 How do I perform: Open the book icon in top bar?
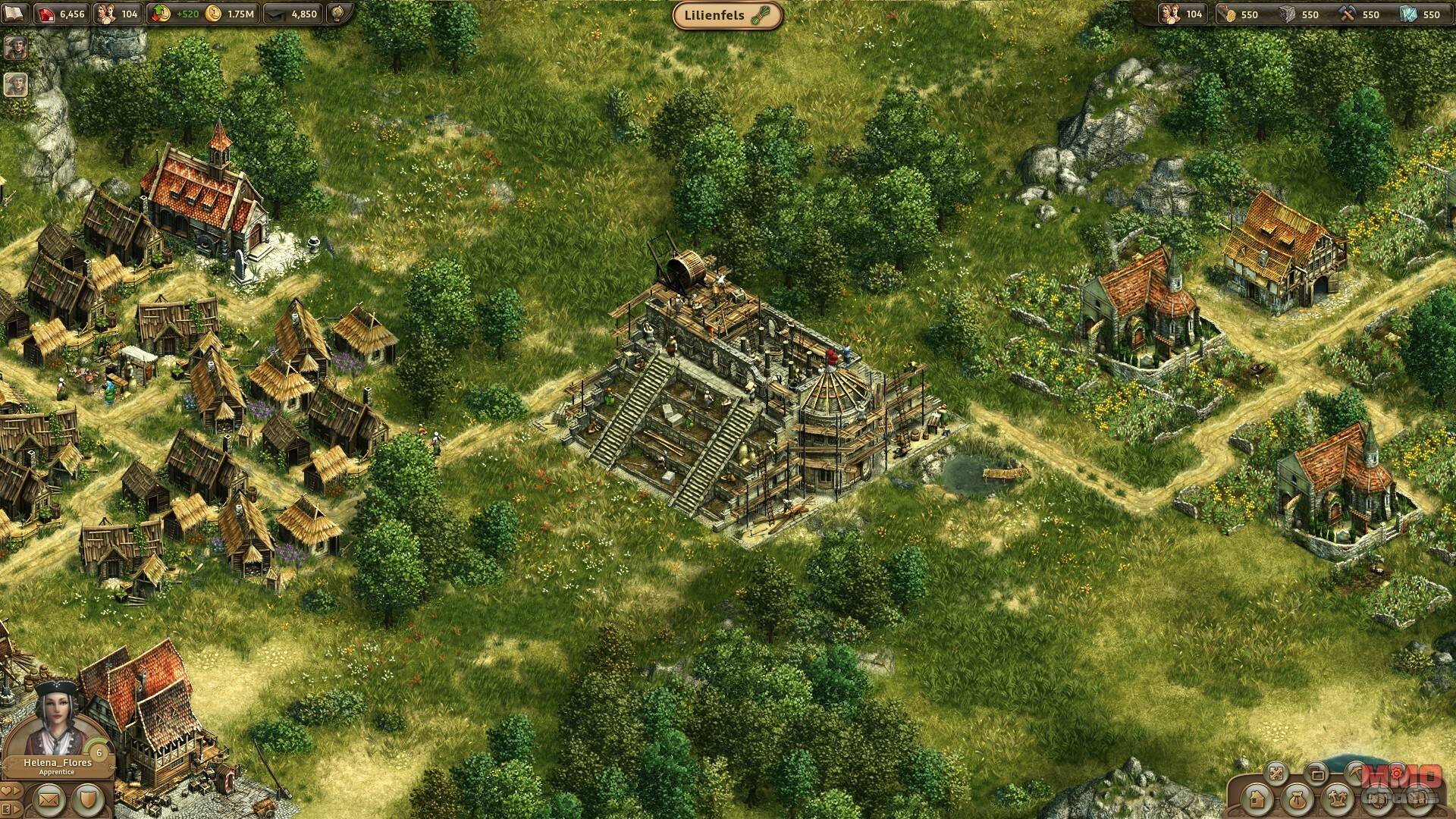tap(15, 14)
